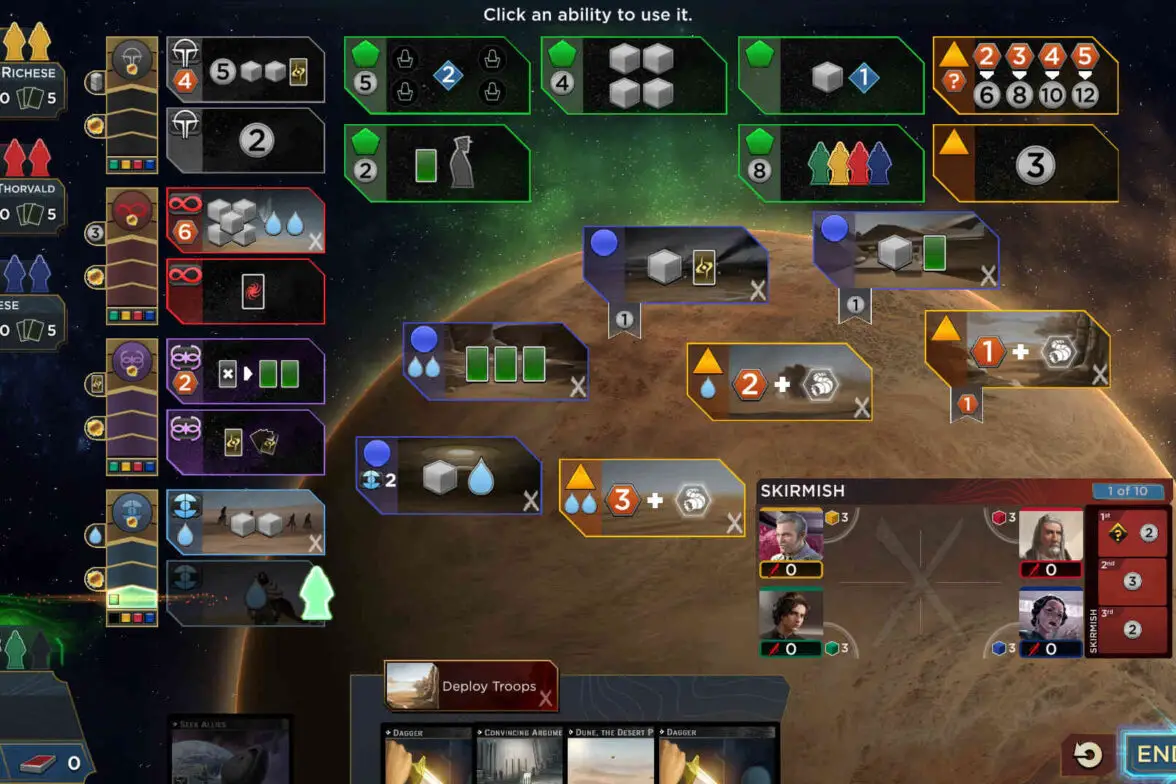Pick the Bene Gesserit space with two green cards
1176x784 pixels.
coord(246,372)
